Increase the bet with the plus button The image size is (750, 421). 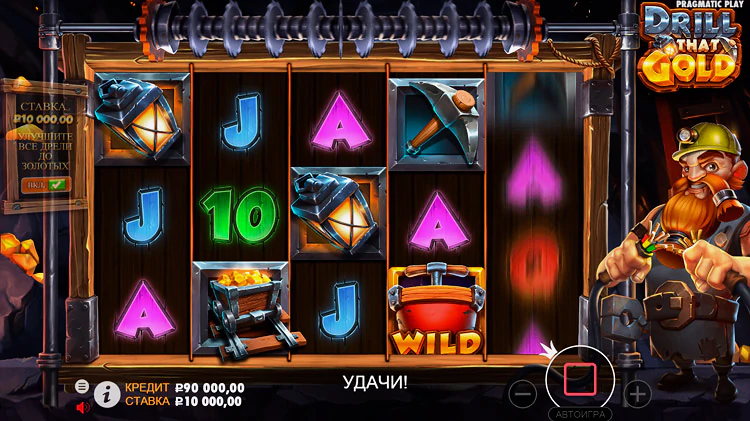(x=637, y=393)
